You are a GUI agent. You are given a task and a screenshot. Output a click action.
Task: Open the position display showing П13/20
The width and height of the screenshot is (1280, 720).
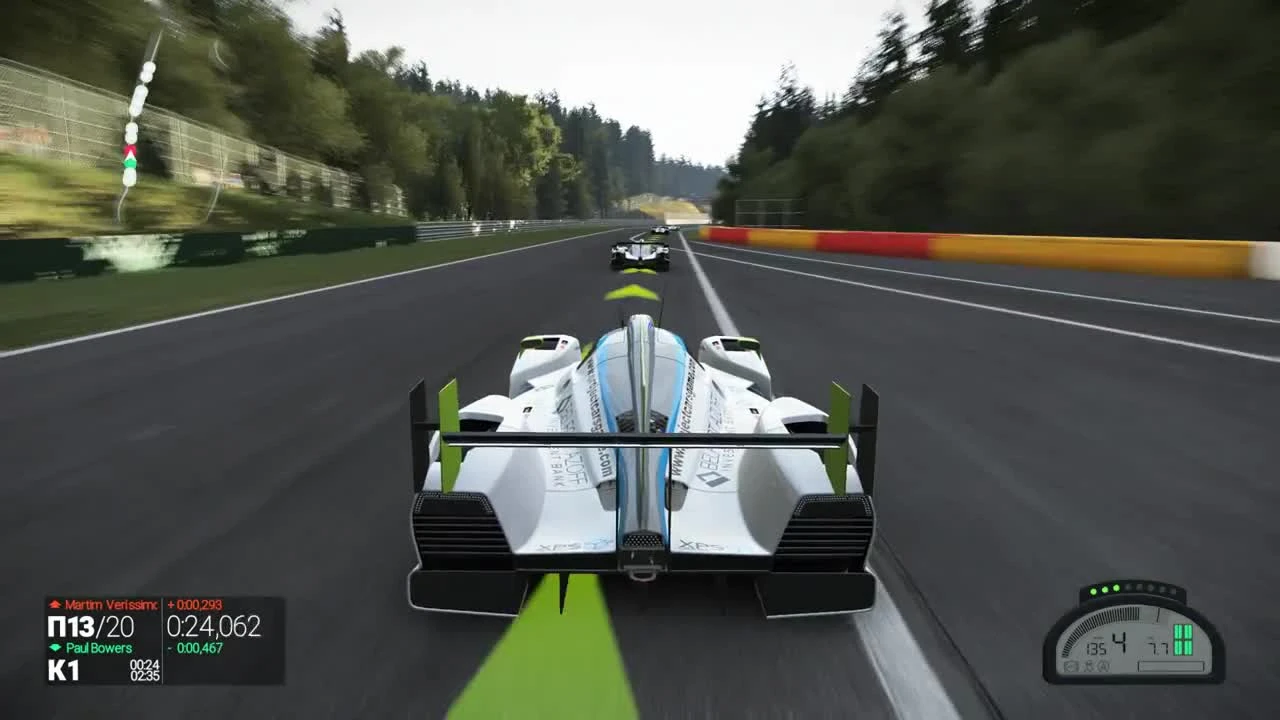(90, 625)
